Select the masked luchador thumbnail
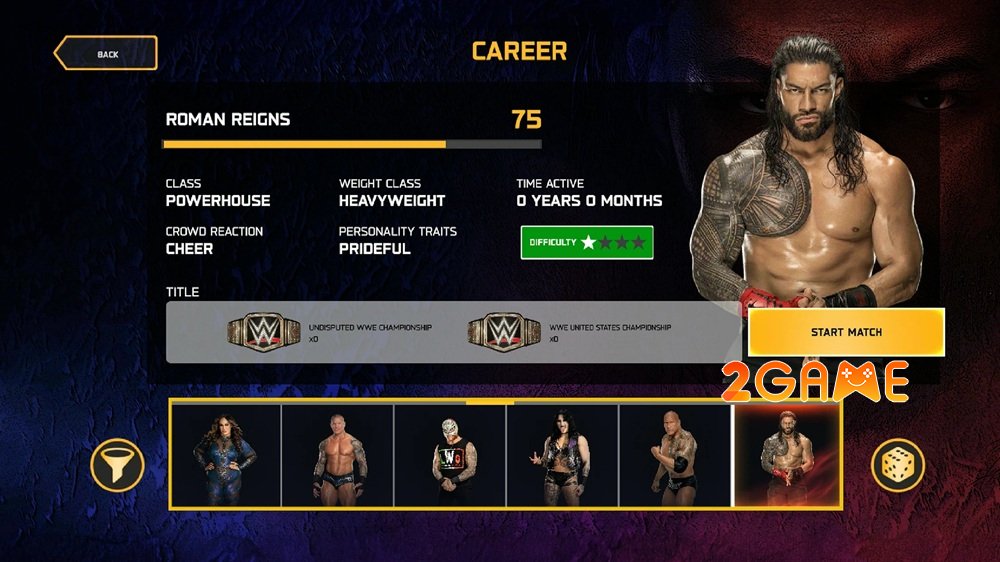1000x562 pixels. (450, 456)
